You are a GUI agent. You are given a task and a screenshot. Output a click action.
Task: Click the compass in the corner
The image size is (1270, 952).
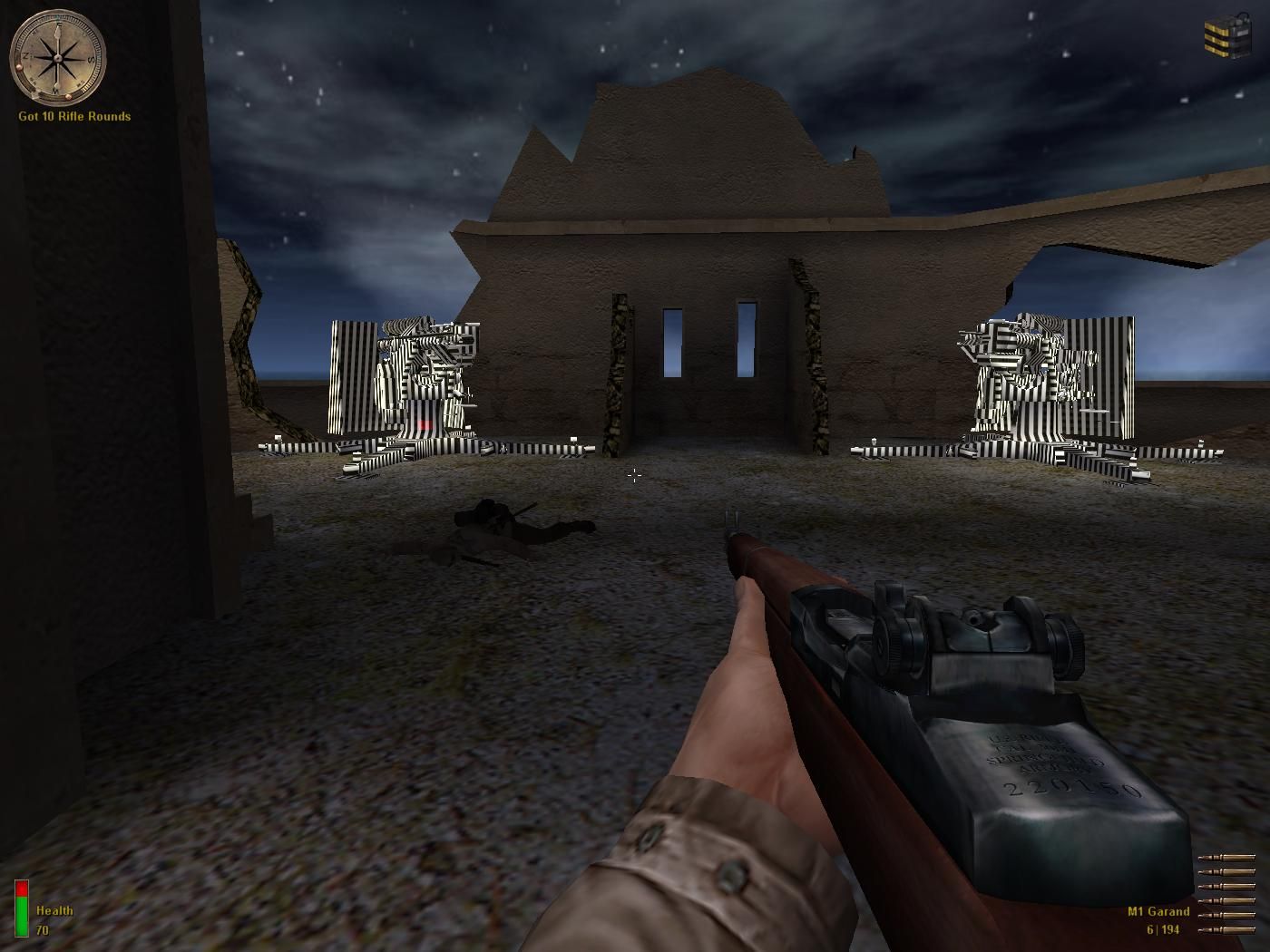[x=57, y=57]
